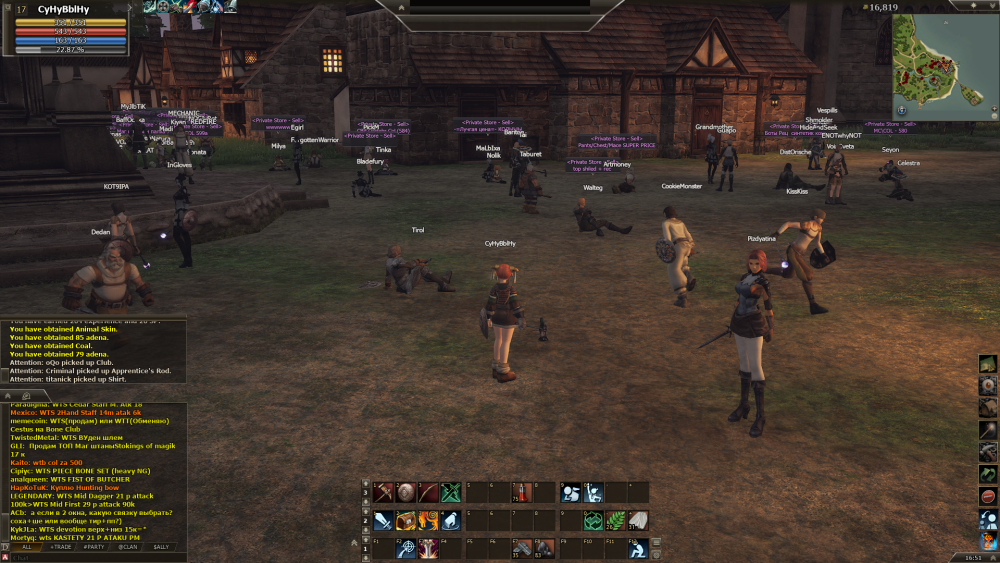Switch chat to the +TRADE tab
The height and width of the screenshot is (563, 1000).
(x=62, y=547)
